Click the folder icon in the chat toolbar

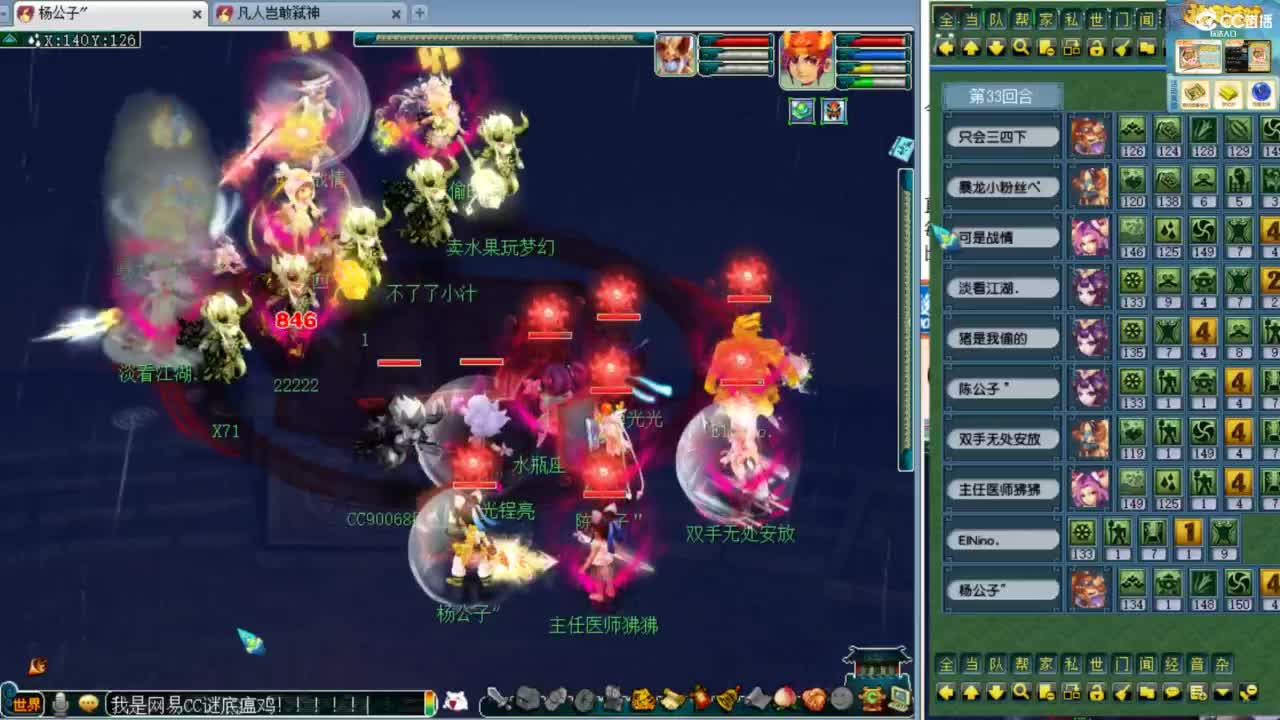1148,692
